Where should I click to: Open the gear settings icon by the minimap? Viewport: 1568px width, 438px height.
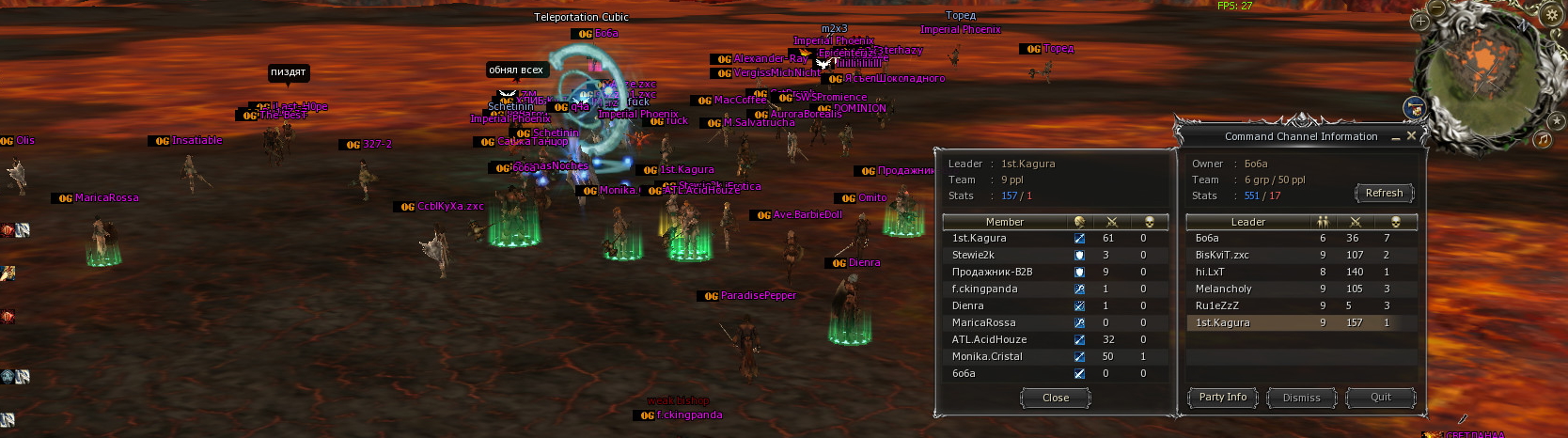[x=1552, y=14]
